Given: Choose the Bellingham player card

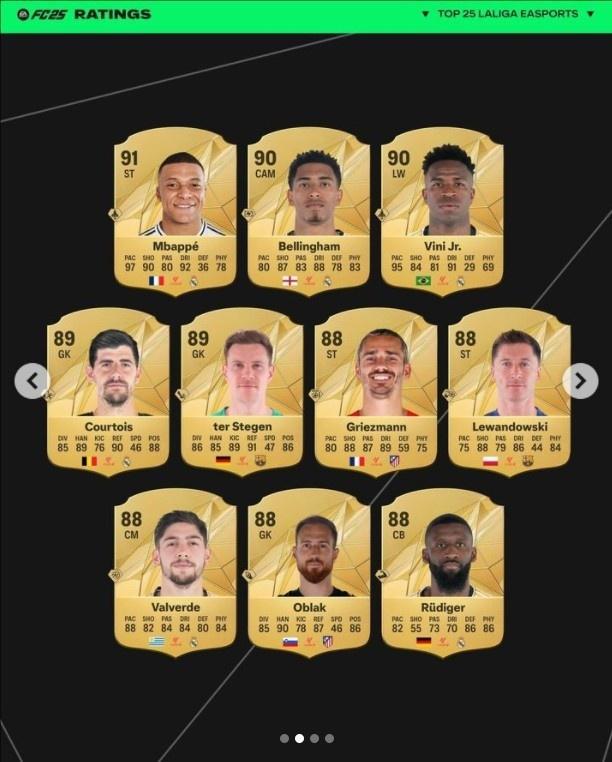Looking at the screenshot, I should pyautogui.click(x=308, y=212).
